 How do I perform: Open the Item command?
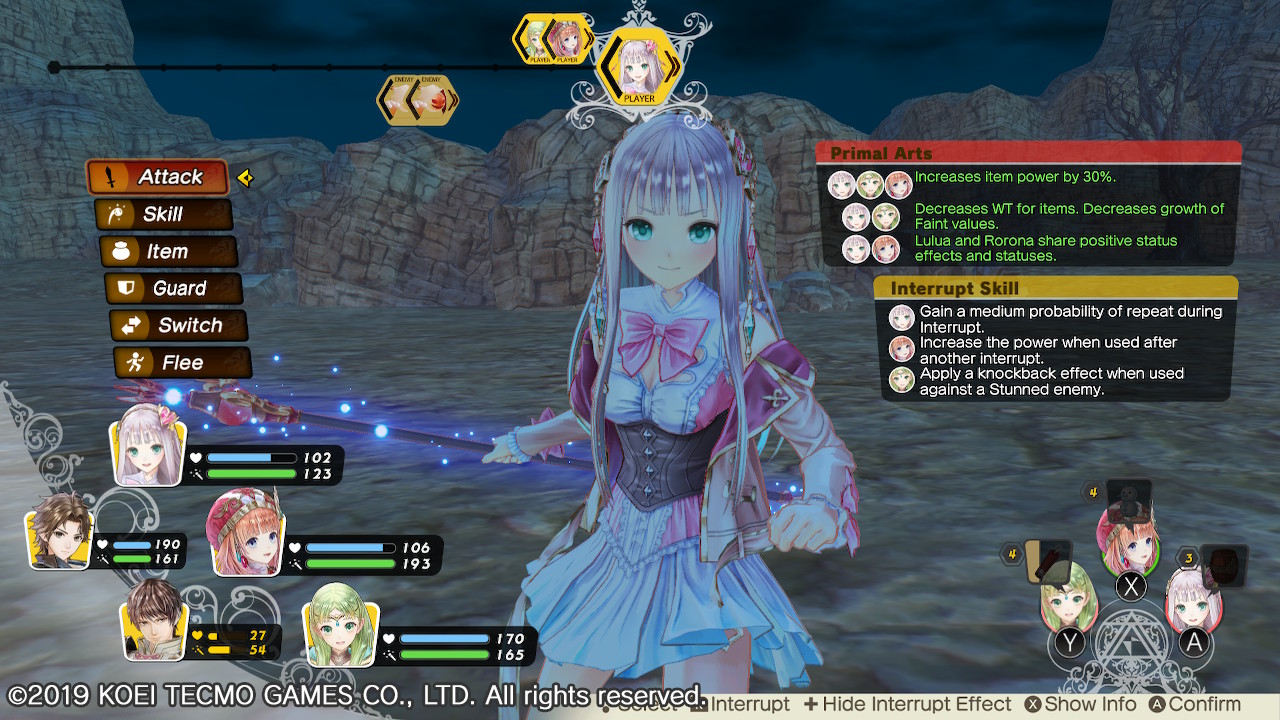168,251
